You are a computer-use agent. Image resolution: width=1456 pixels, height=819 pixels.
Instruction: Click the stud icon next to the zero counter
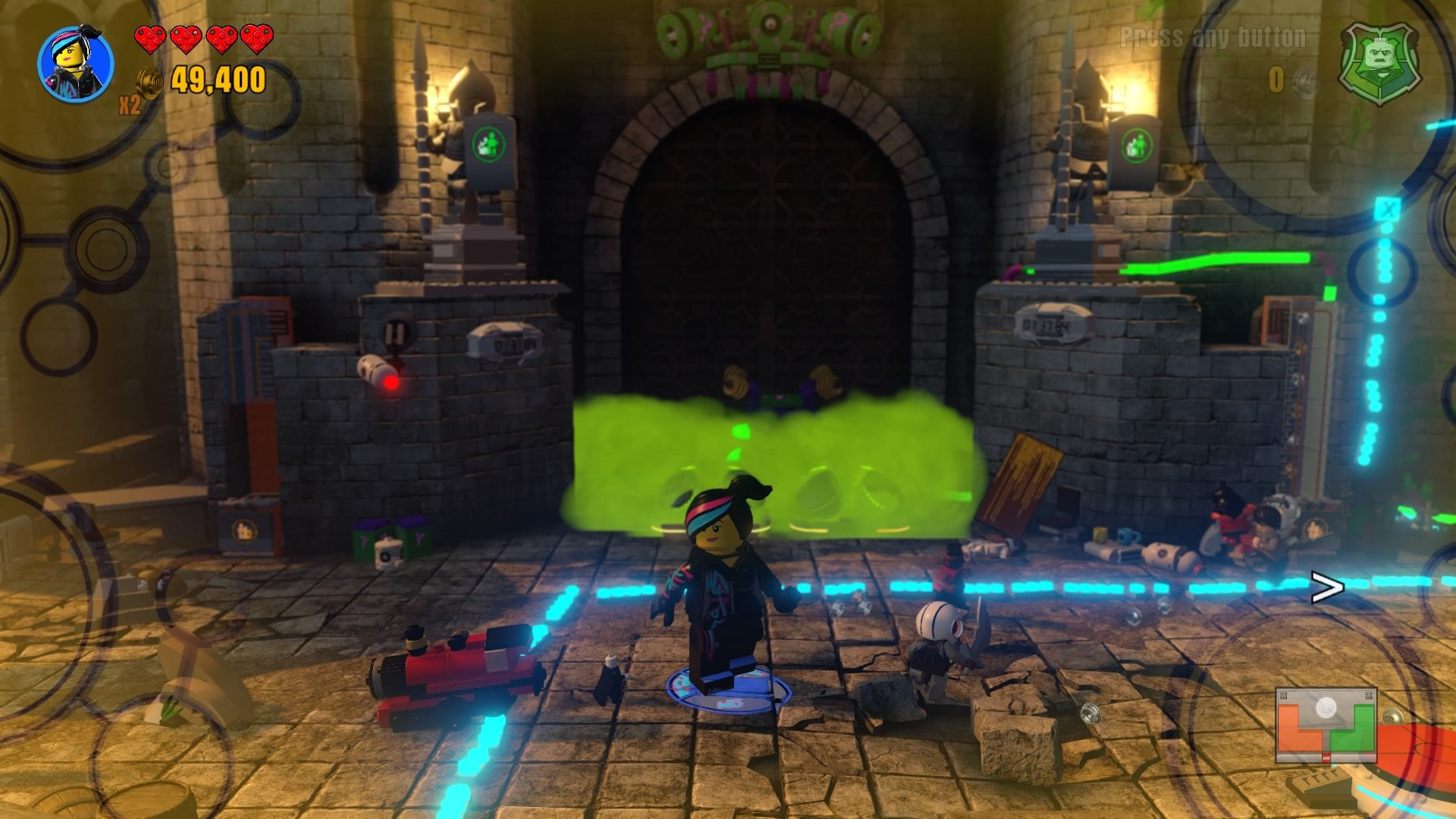tap(1306, 80)
